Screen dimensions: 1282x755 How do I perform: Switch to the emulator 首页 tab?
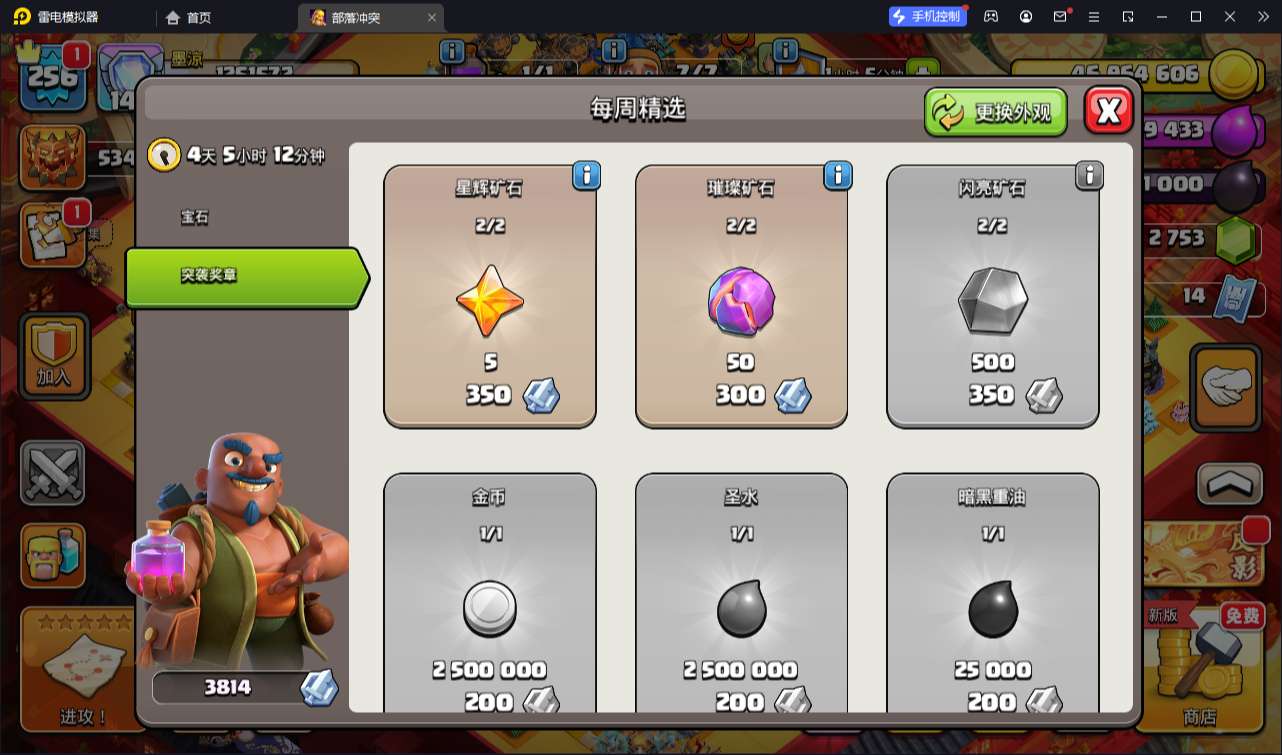click(189, 17)
